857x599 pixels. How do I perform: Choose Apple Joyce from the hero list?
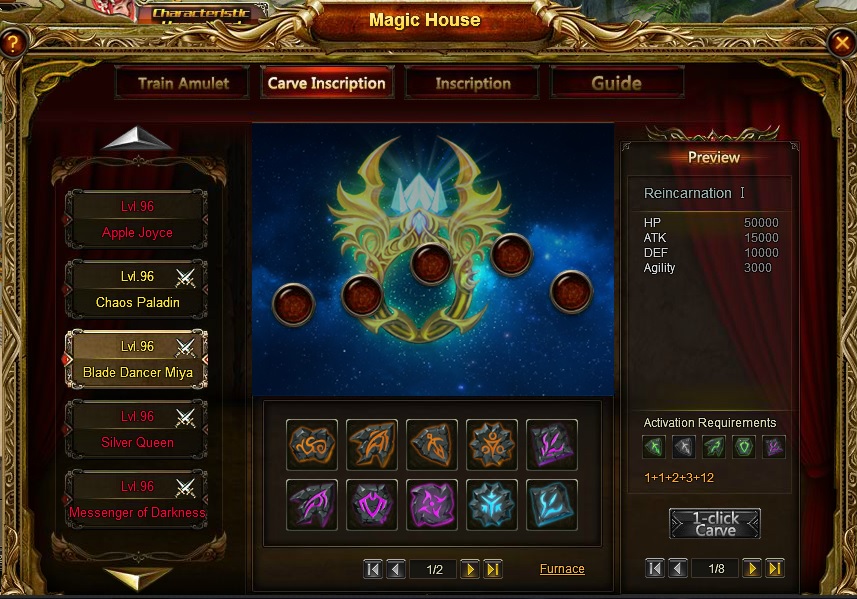137,220
